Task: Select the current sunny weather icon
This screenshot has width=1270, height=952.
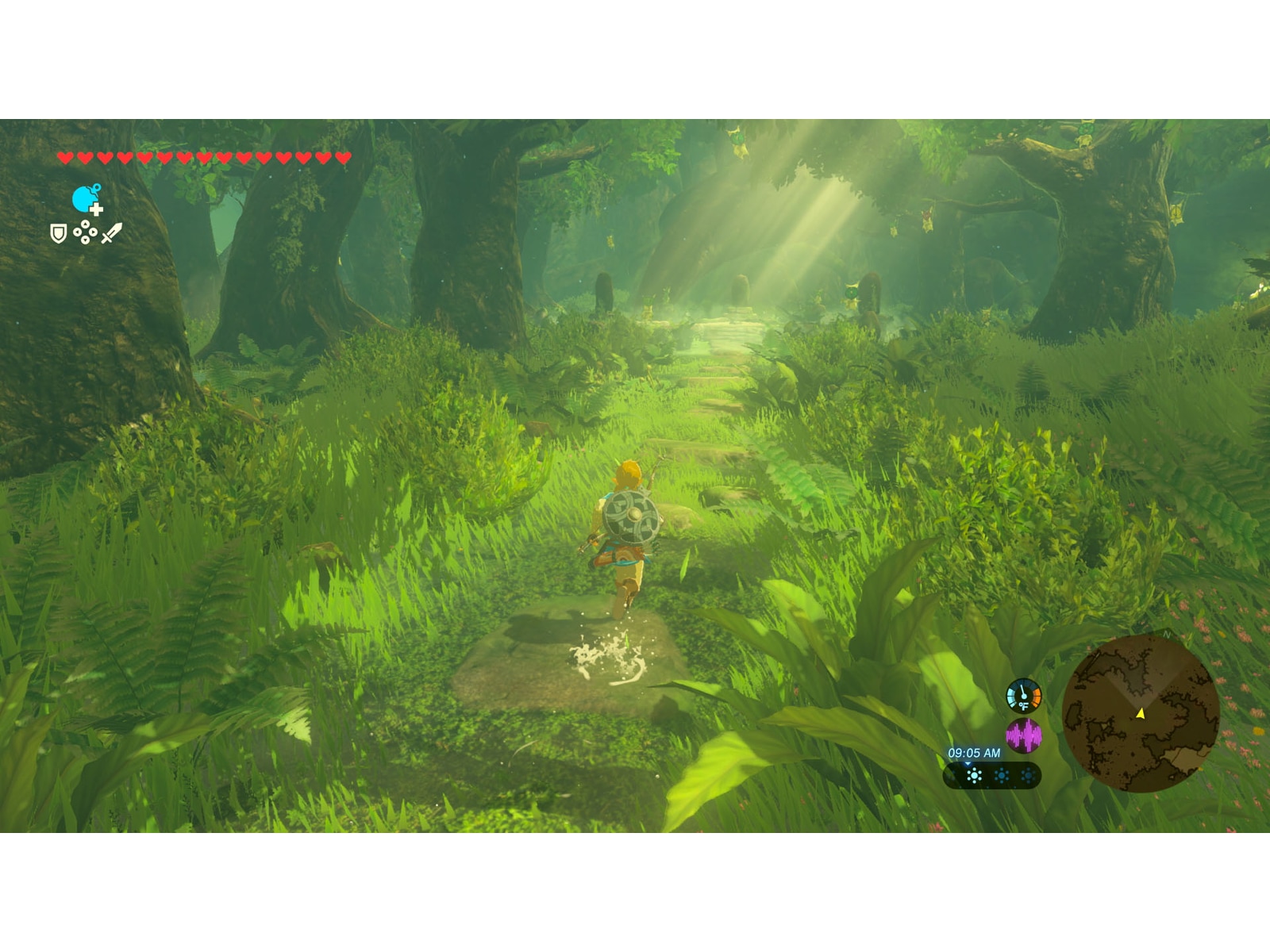Action: point(974,775)
